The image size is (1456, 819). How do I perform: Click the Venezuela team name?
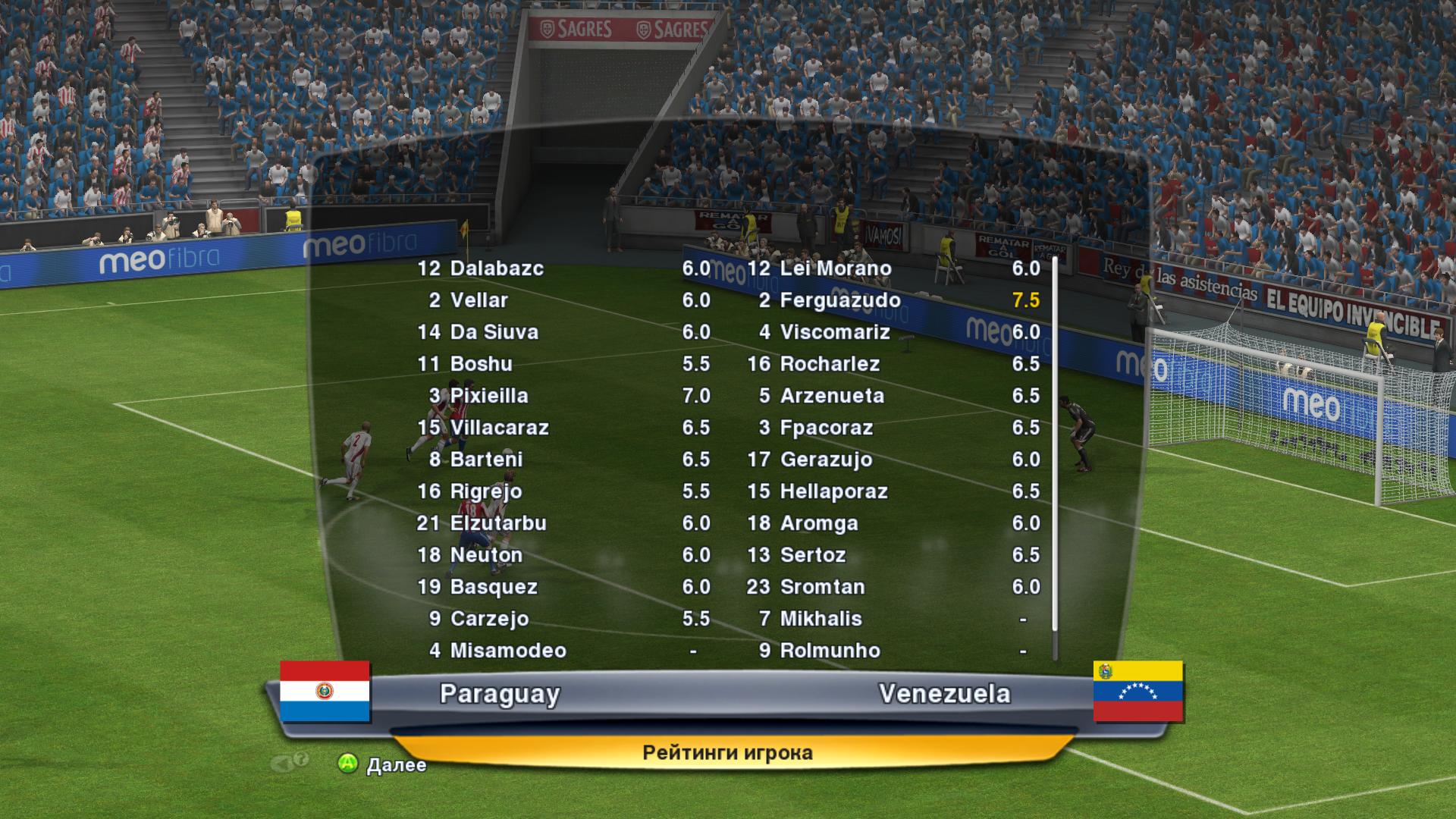click(x=944, y=694)
